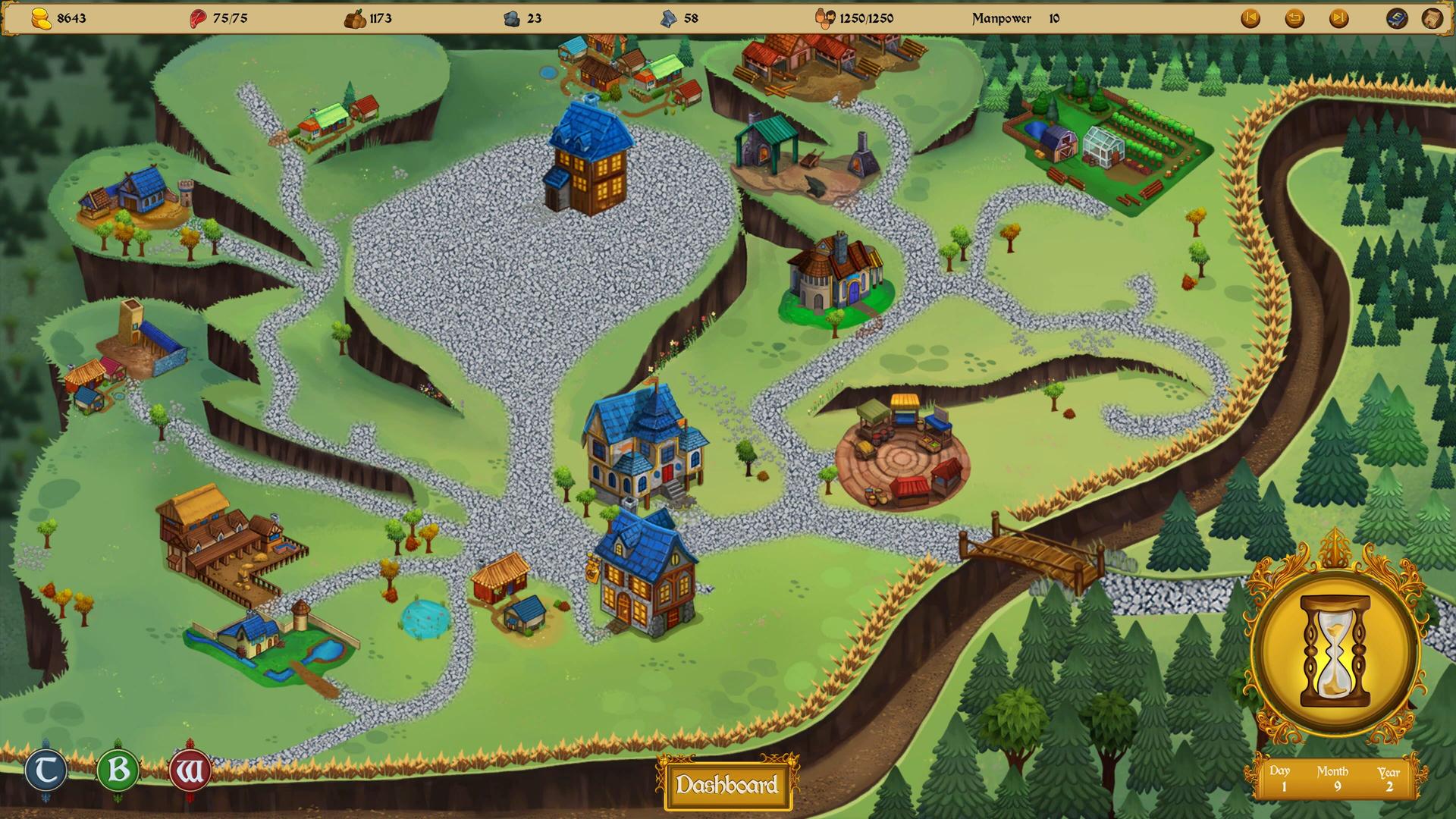Open the Dashboard panel
The image size is (1456, 819).
[x=726, y=785]
